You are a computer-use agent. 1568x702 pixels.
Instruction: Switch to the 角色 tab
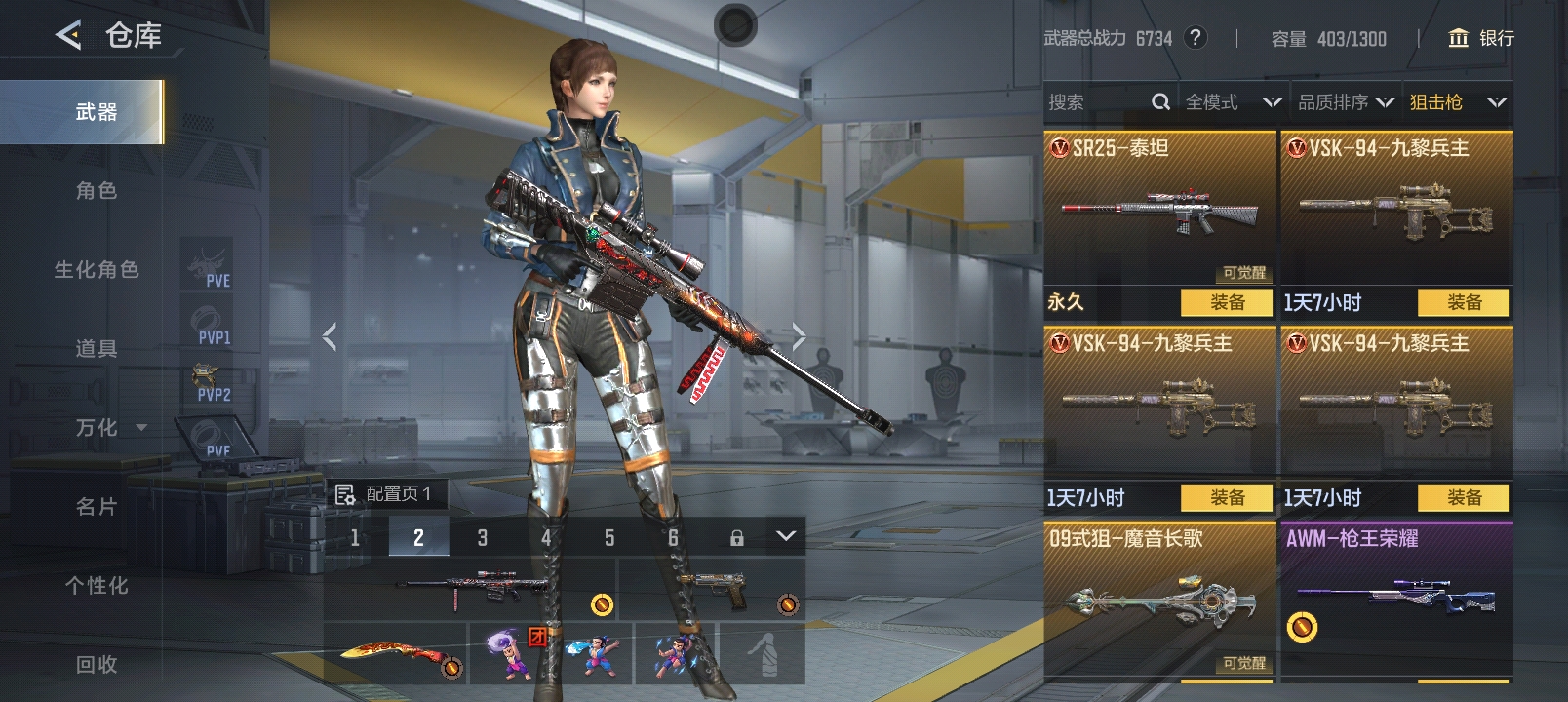pyautogui.click(x=97, y=191)
